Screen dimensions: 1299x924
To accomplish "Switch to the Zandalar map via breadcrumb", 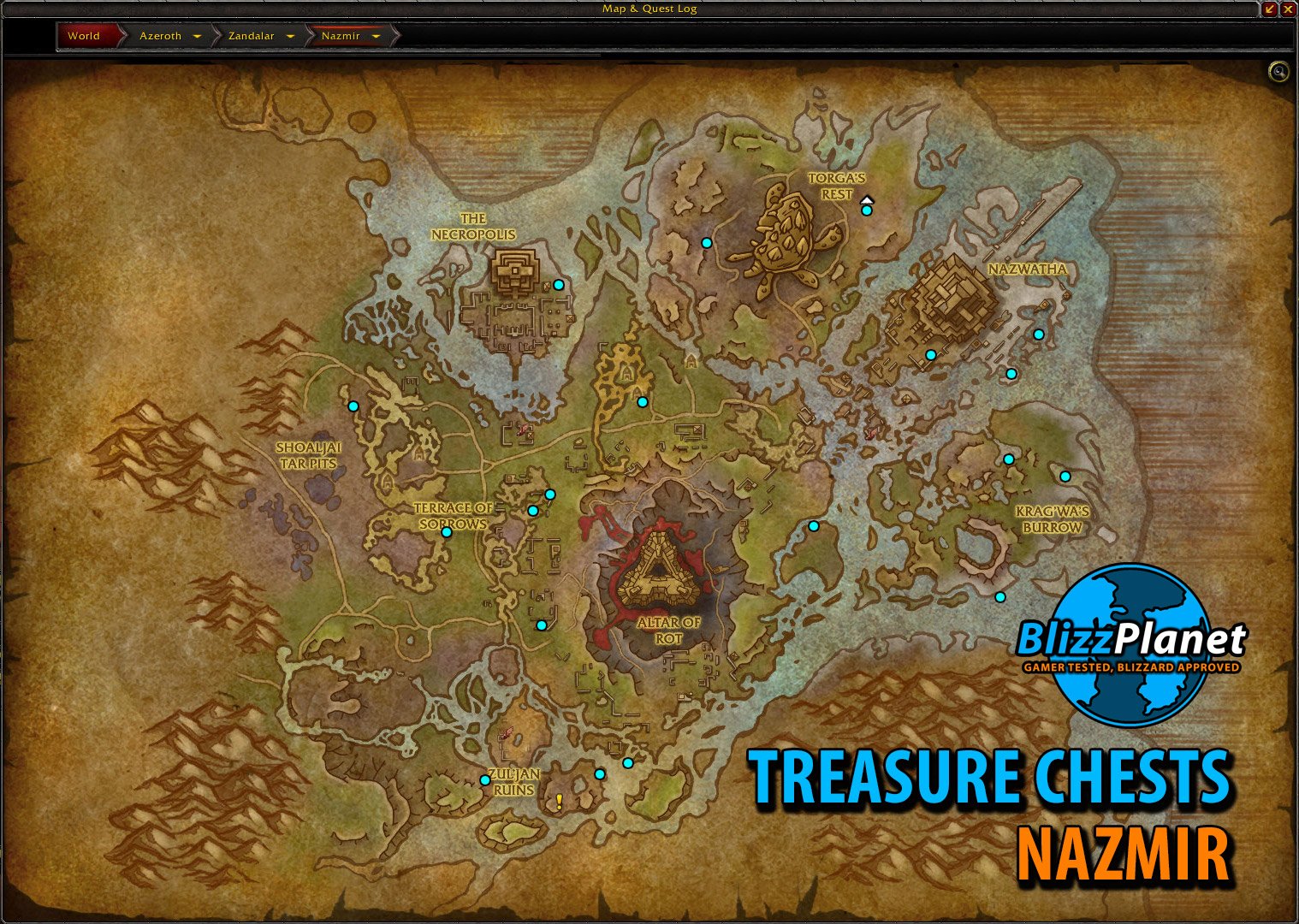I will click(251, 36).
